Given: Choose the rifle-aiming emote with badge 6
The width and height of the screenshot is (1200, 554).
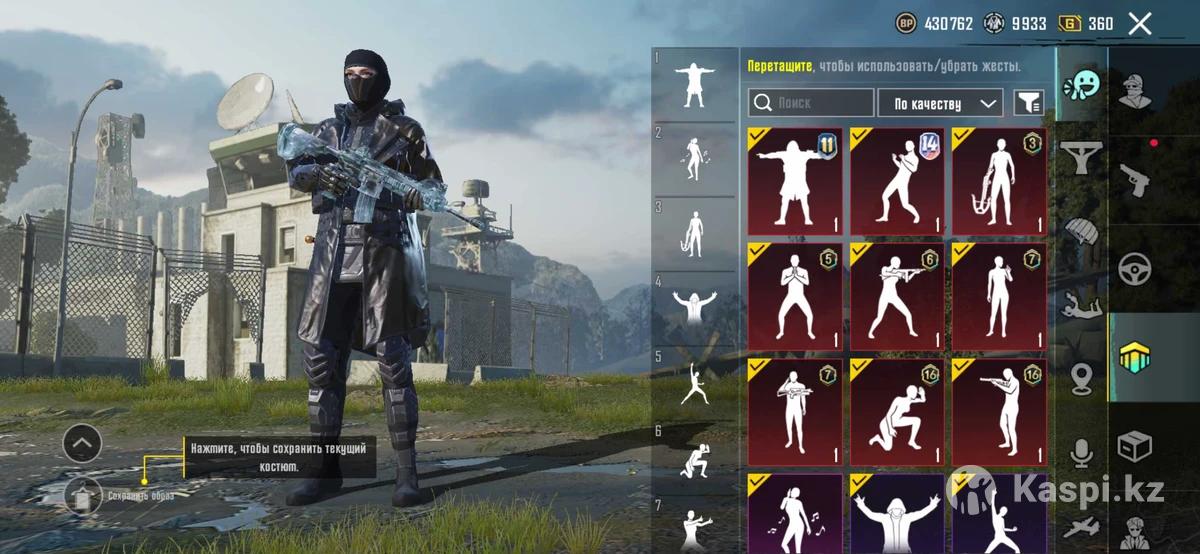Looking at the screenshot, I should point(897,297).
